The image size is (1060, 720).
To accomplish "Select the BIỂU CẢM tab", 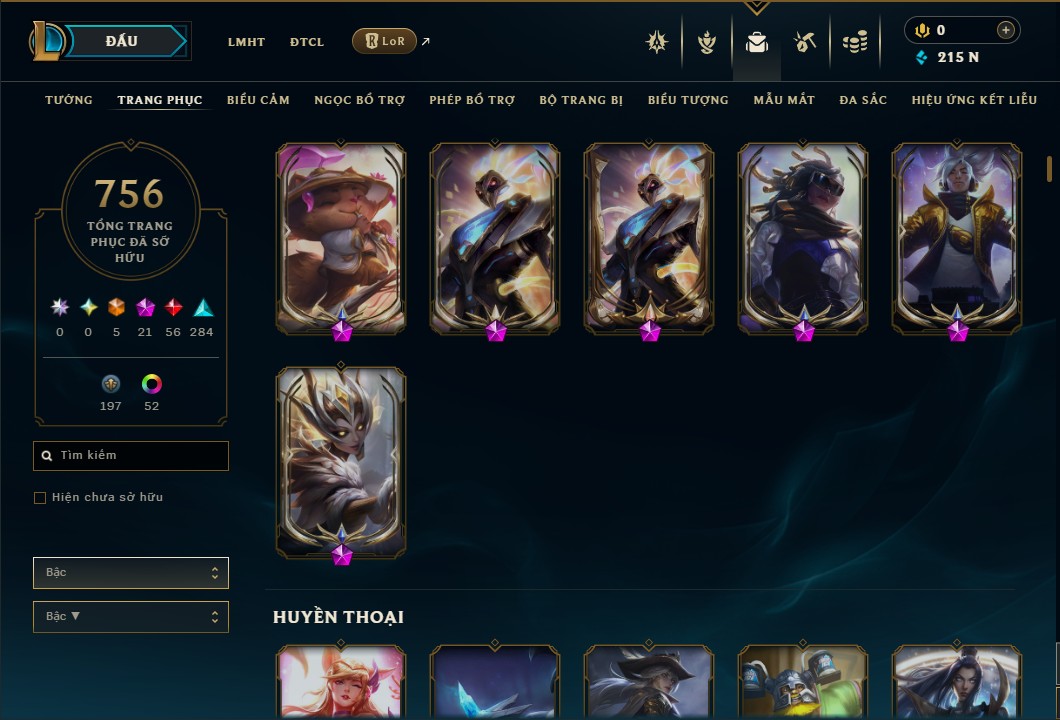I will (x=258, y=100).
